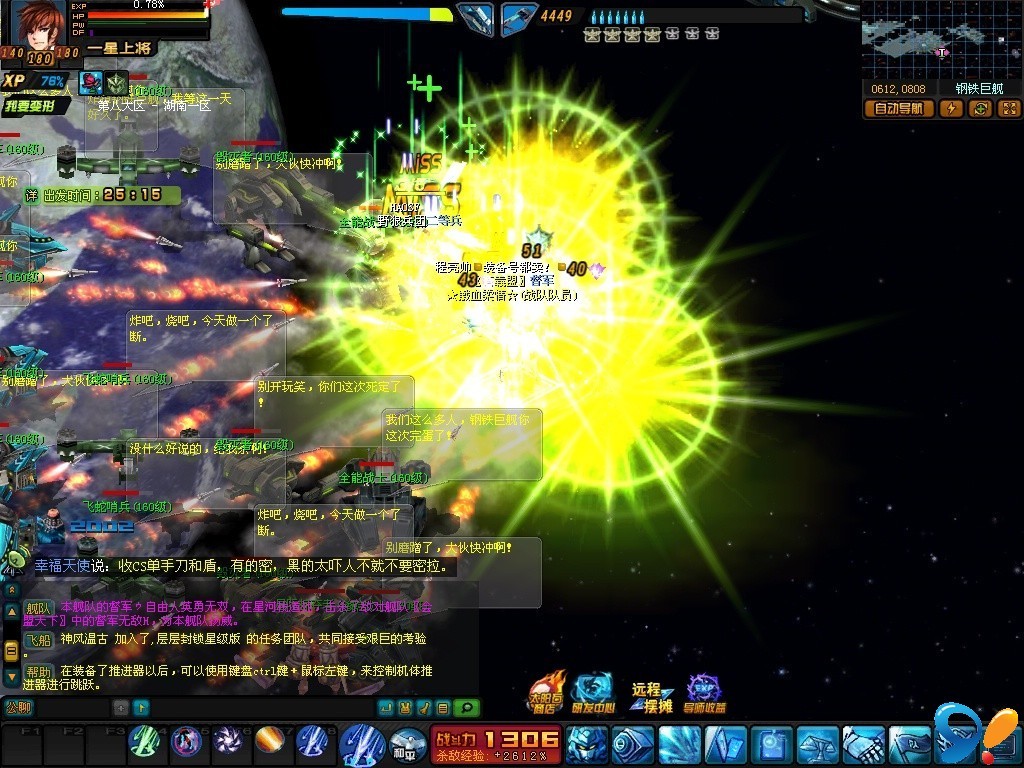
Task: Open the 太阳石商店 shop icon
Action: [548, 692]
